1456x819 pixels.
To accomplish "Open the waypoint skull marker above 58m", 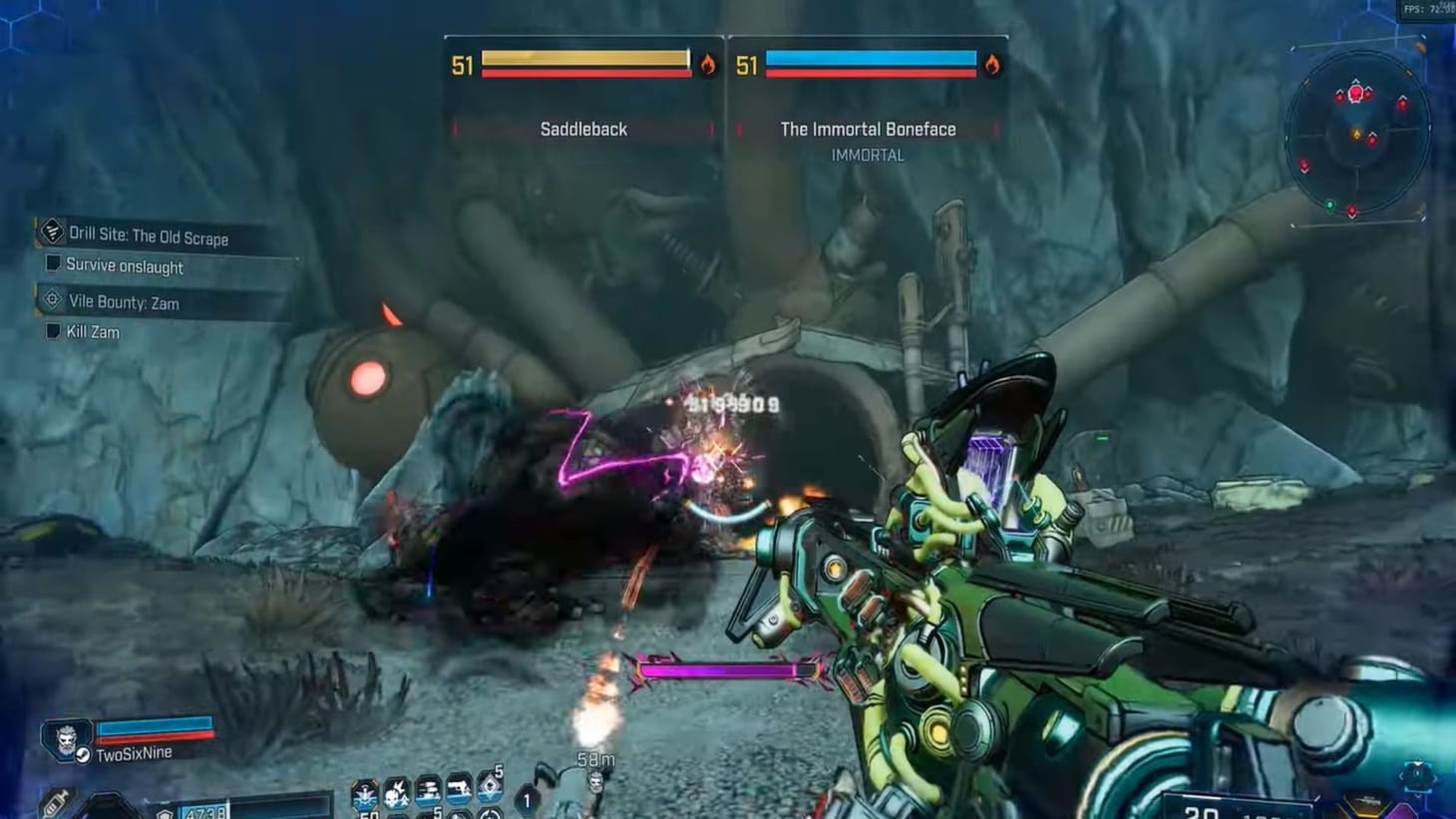I will pyautogui.click(x=595, y=784).
